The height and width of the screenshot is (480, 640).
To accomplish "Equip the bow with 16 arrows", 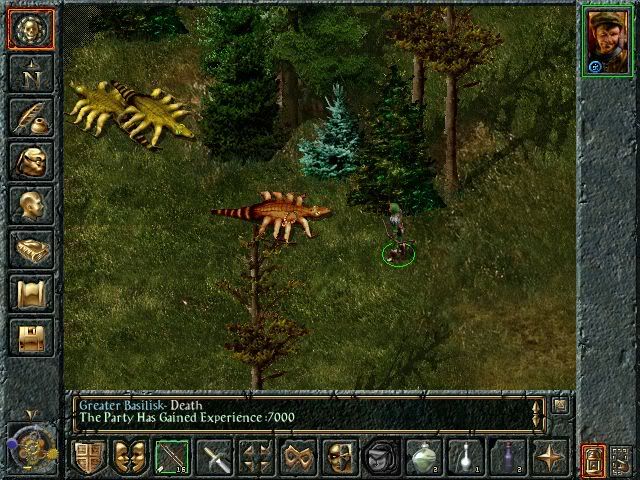I will click(171, 458).
